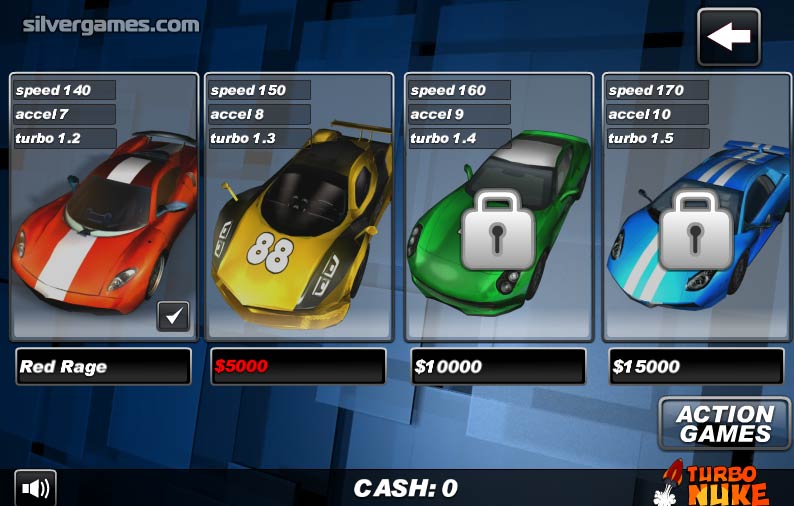The height and width of the screenshot is (506, 794).
Task: Toggle the sound speaker button
Action: (x=35, y=488)
